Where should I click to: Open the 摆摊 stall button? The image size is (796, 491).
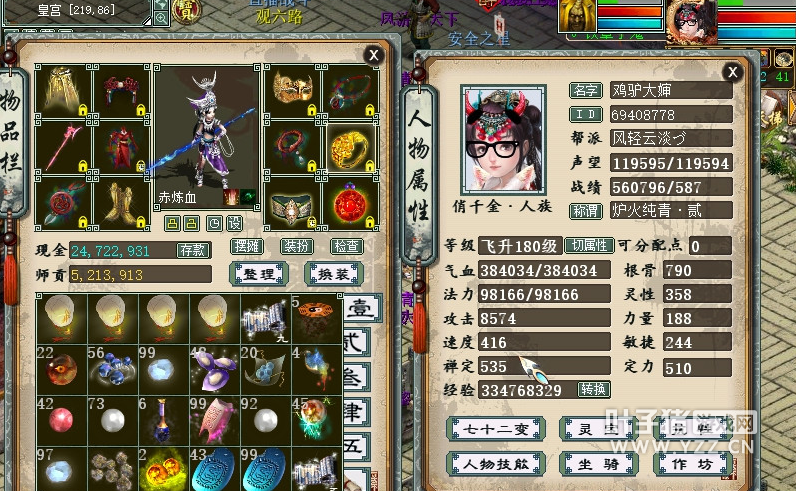246,245
